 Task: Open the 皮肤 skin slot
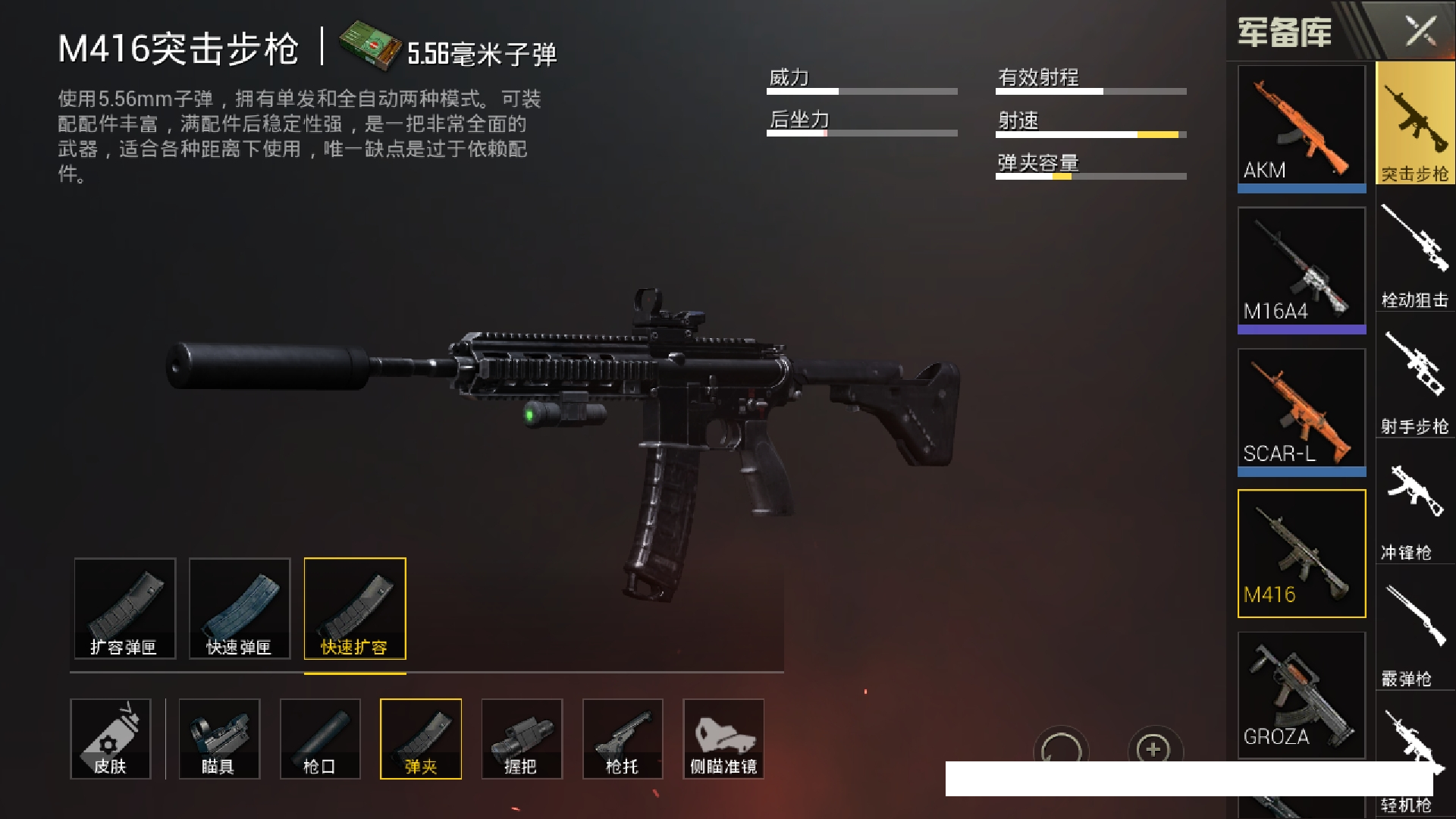pyautogui.click(x=111, y=739)
